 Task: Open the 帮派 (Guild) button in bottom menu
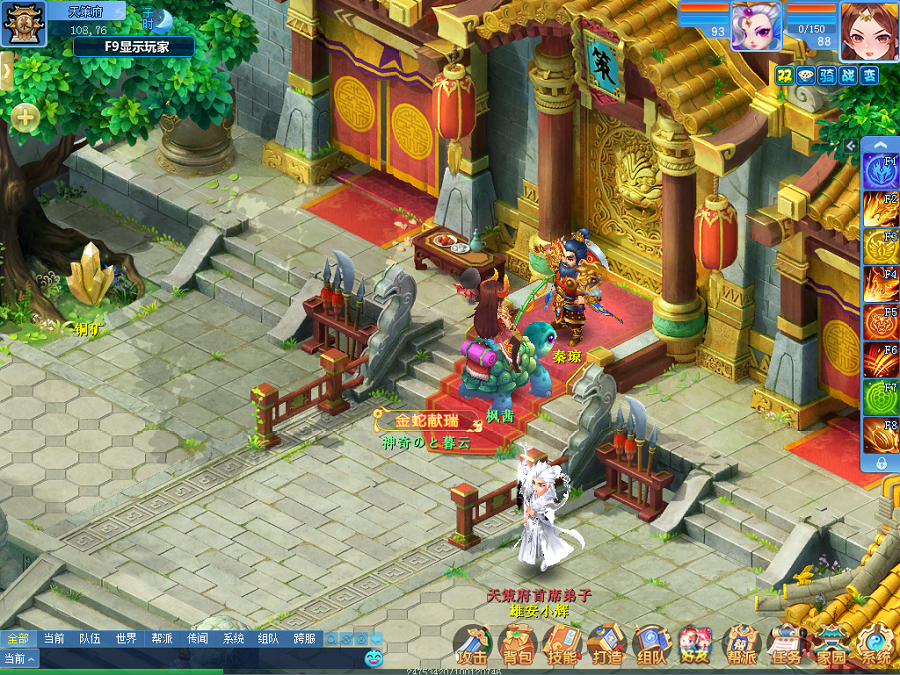coord(741,645)
